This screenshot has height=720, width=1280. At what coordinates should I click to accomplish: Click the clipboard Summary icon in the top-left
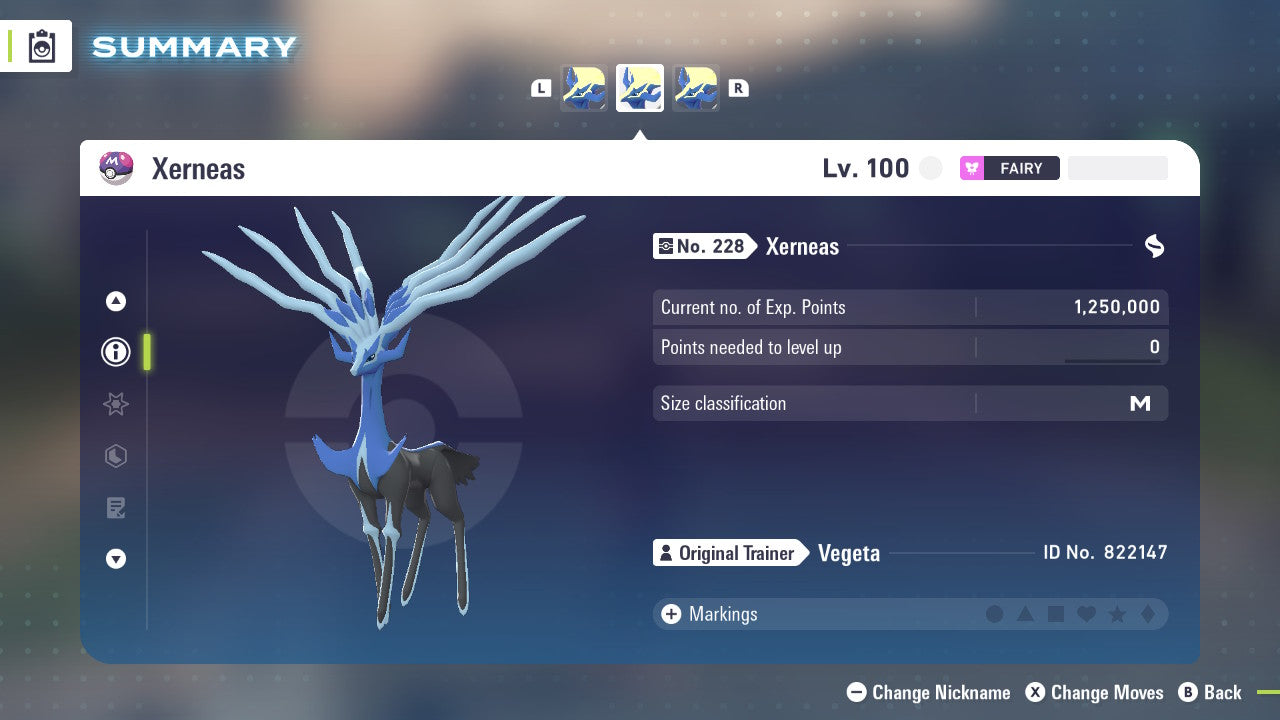click(x=41, y=46)
